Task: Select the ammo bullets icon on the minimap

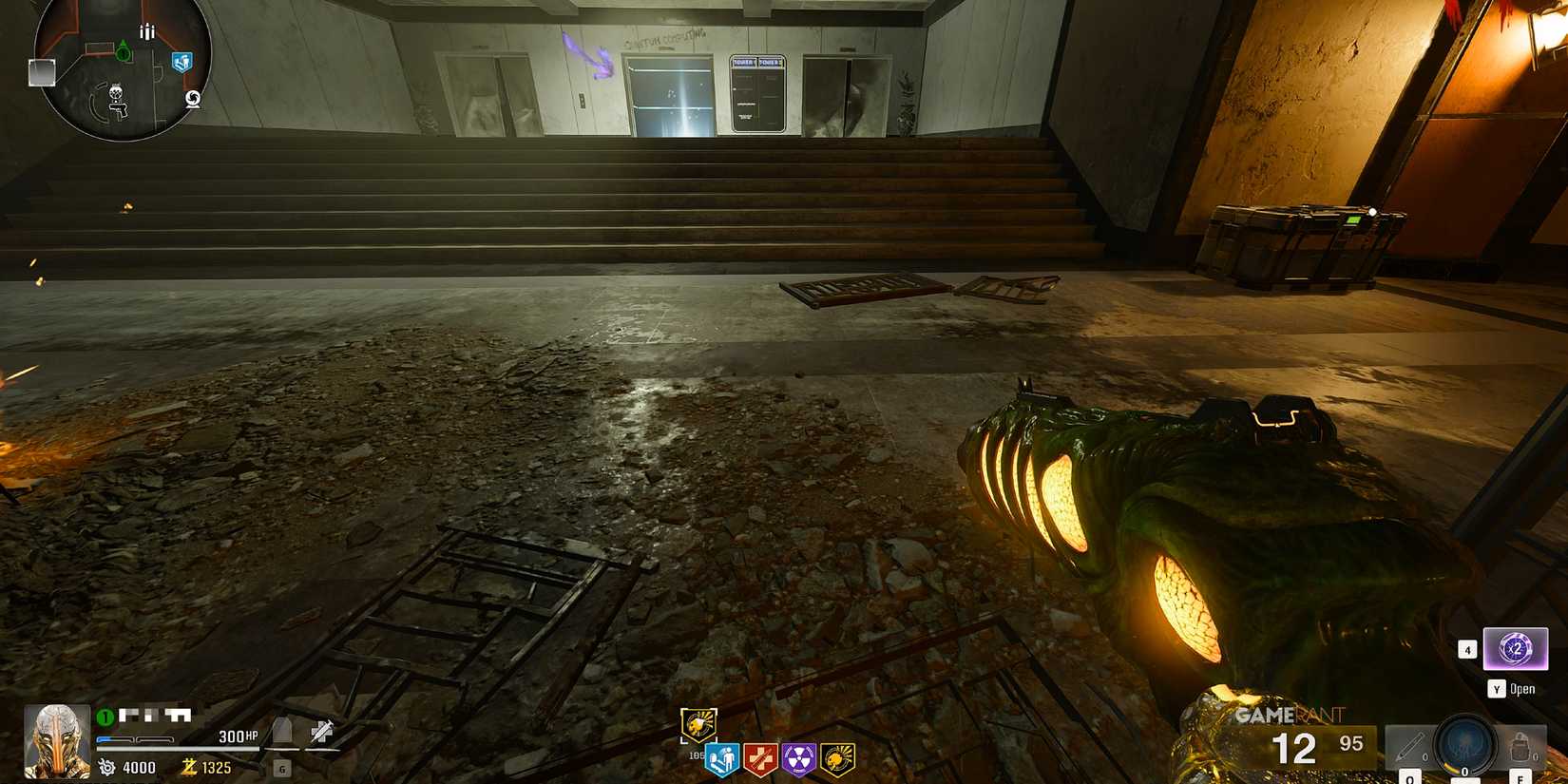Action: (x=147, y=32)
